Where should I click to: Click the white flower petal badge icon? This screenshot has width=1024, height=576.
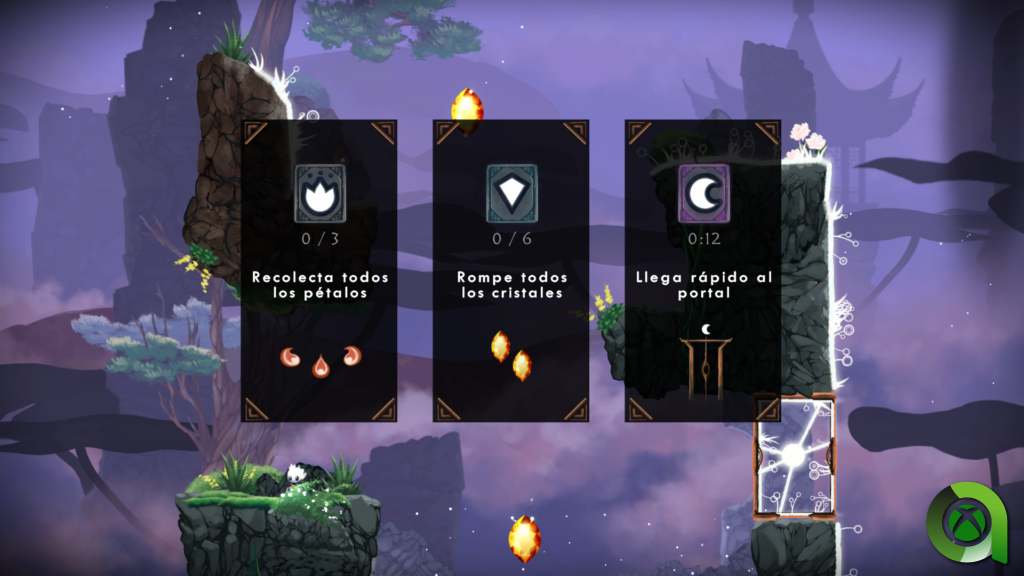point(319,194)
